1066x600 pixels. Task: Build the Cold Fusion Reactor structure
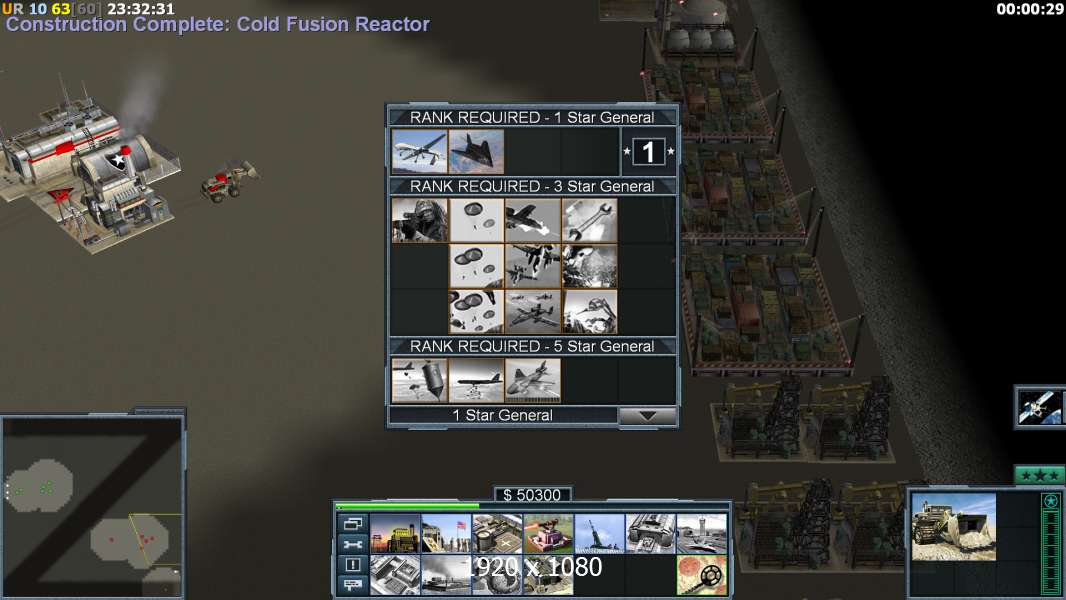click(x=395, y=534)
